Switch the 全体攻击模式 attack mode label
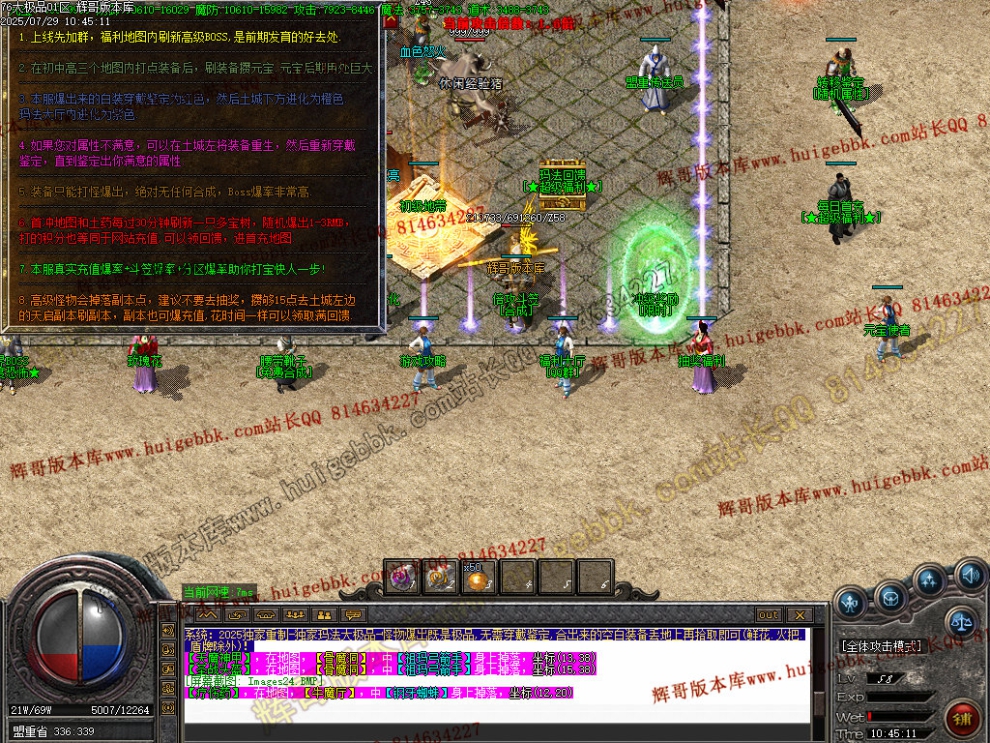The height and width of the screenshot is (743, 990). click(x=881, y=646)
